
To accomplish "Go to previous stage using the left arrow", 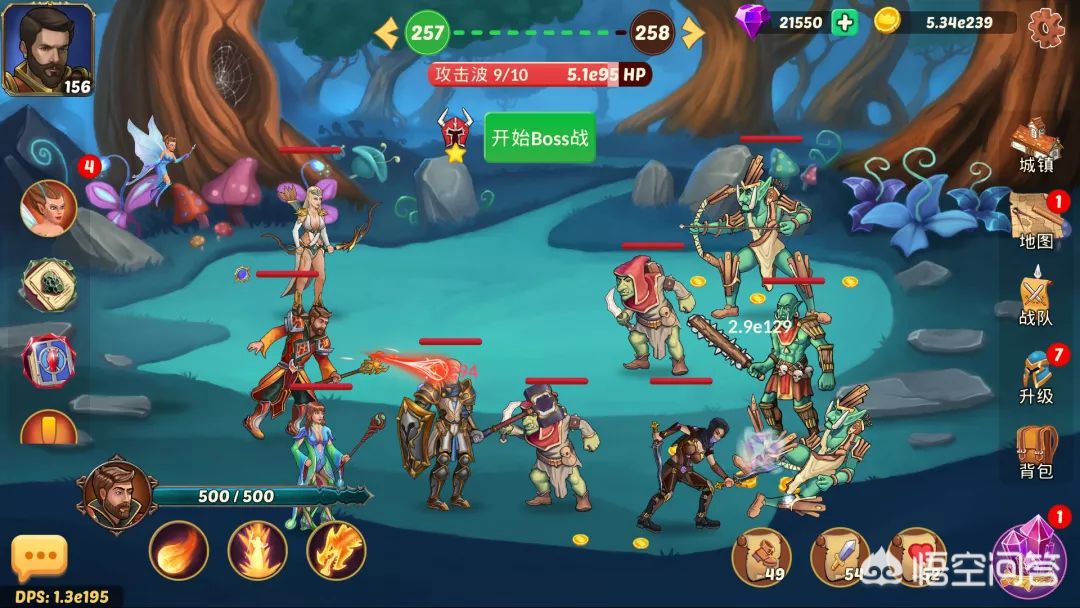I will coord(386,33).
